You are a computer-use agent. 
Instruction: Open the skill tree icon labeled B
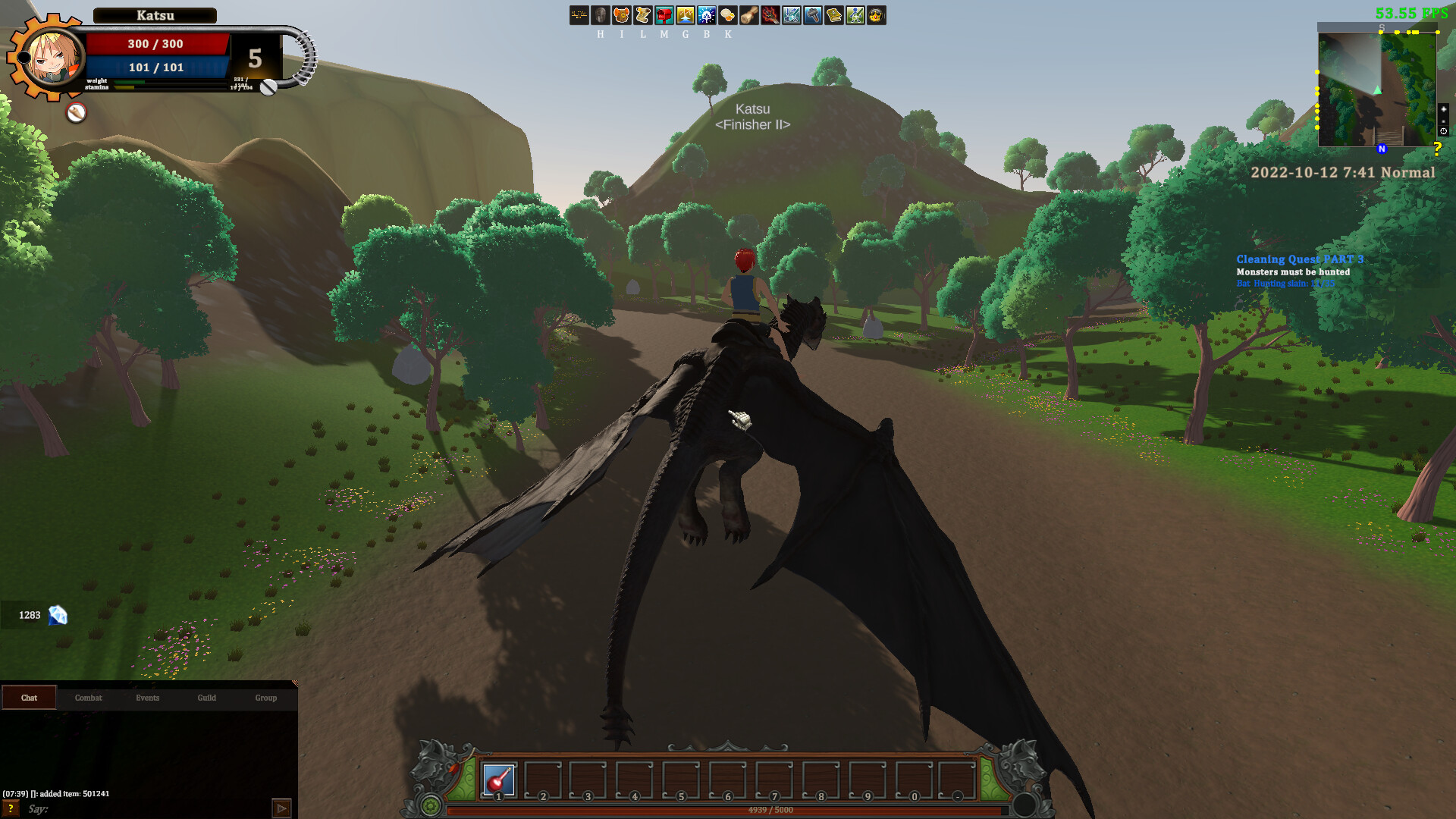706,15
